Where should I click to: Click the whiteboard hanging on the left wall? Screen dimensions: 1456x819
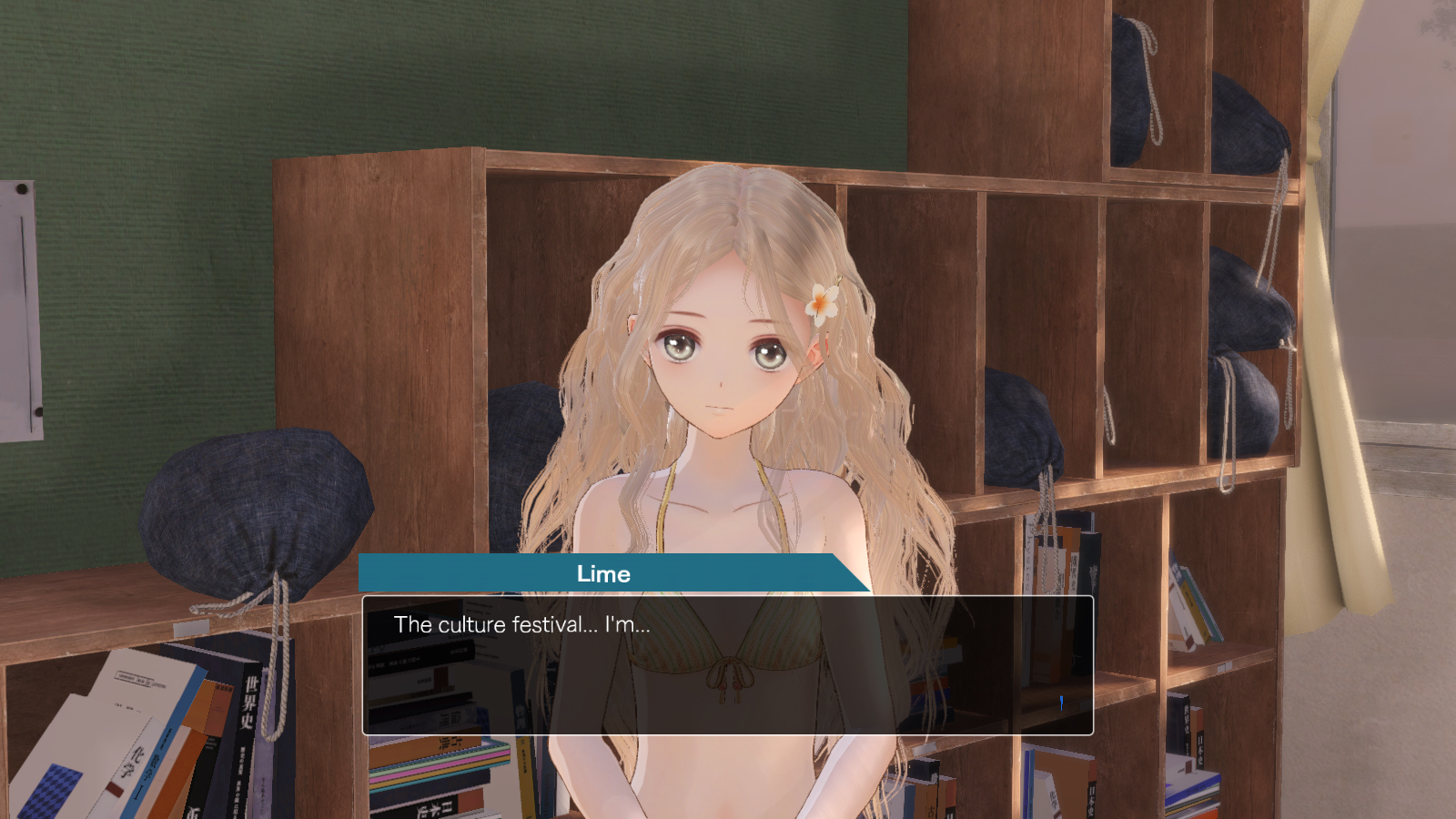point(23,309)
